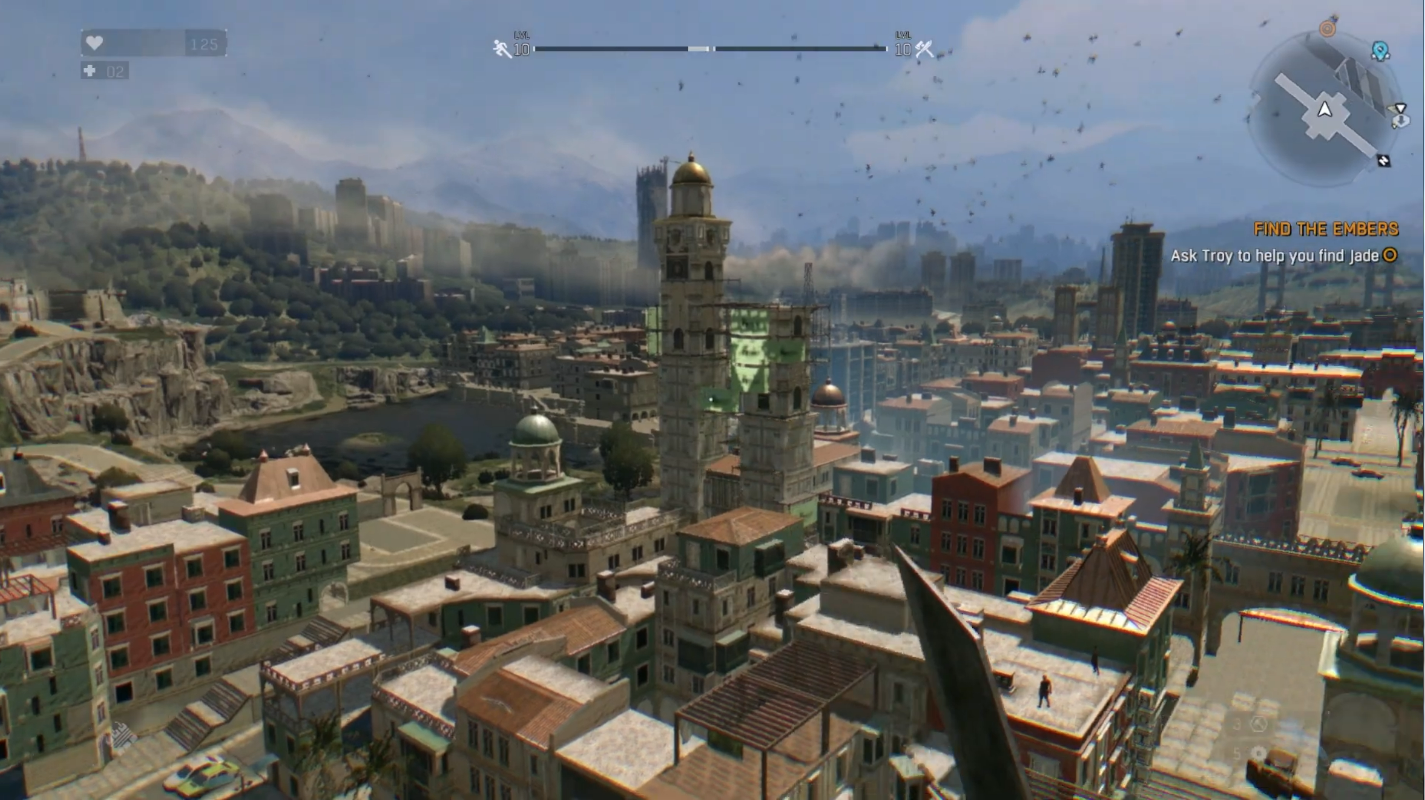Click the north indicator on minimap
The width and height of the screenshot is (1425, 800).
click(x=1384, y=159)
